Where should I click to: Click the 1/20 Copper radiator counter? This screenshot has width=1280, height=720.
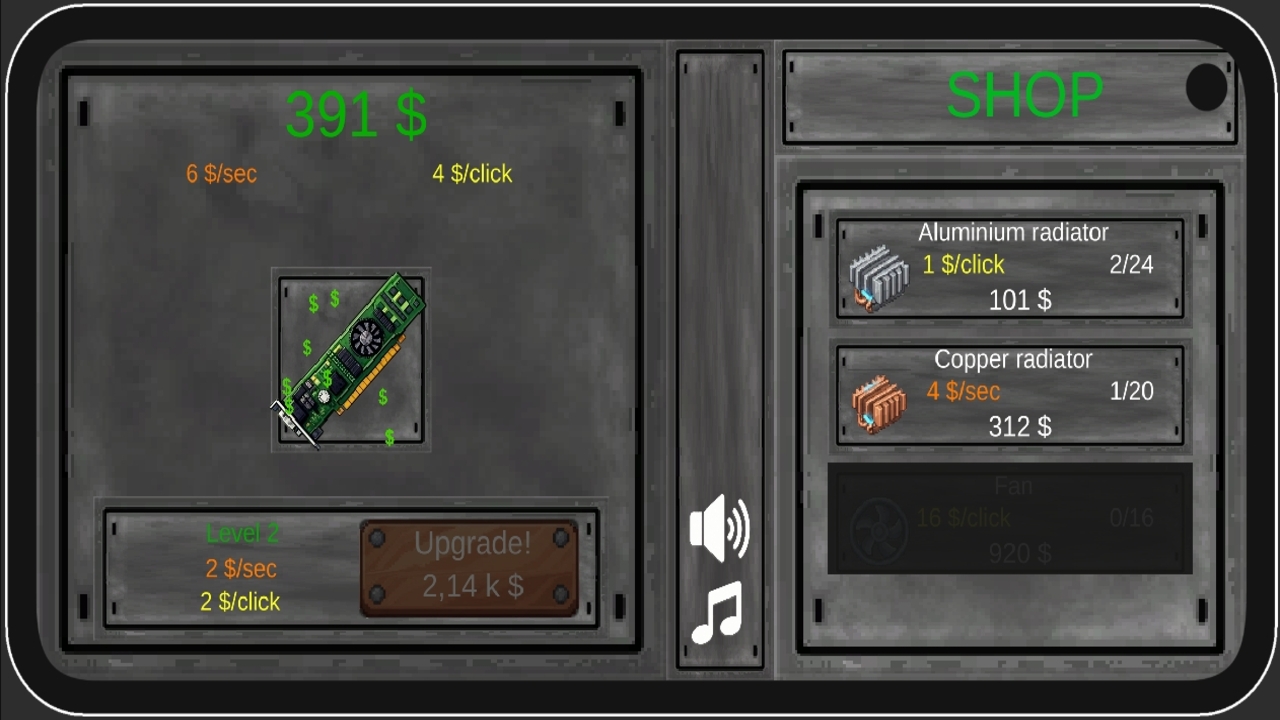1130,391
